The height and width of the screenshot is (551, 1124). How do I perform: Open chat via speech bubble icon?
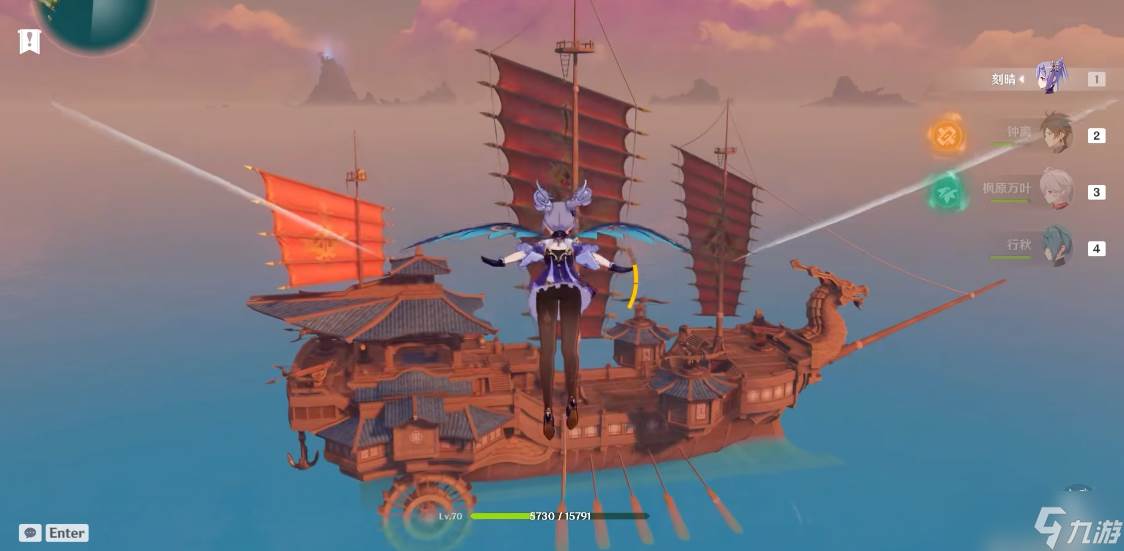[x=30, y=533]
